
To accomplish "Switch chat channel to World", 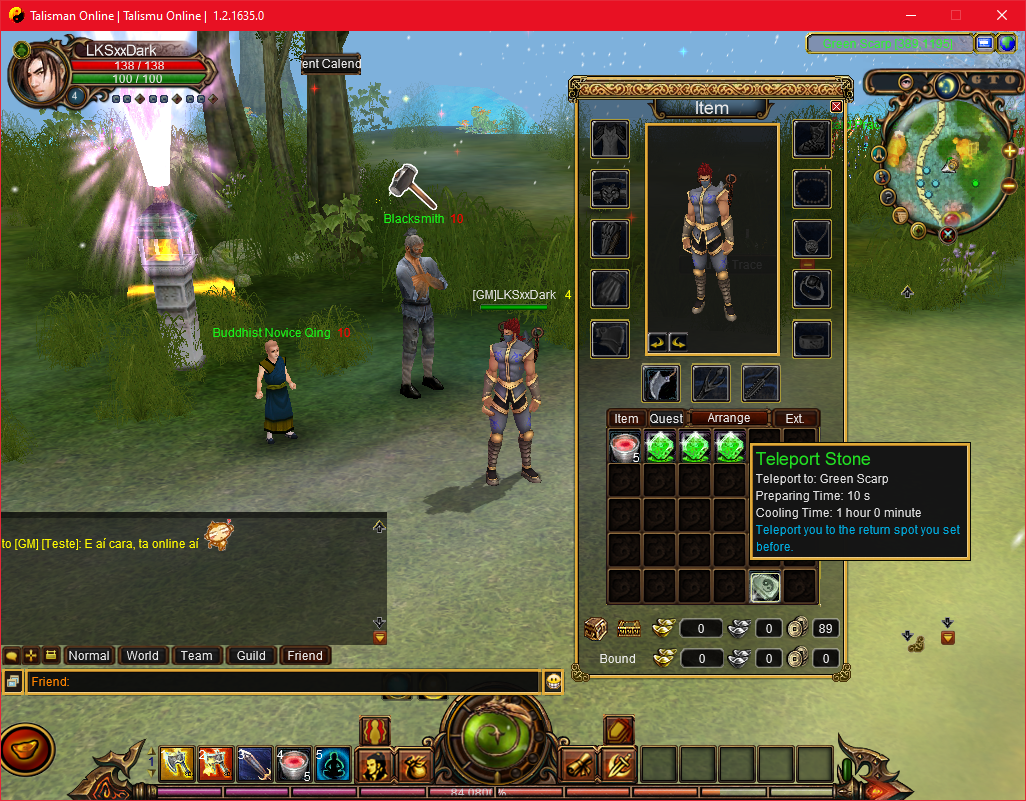I will click(142, 656).
